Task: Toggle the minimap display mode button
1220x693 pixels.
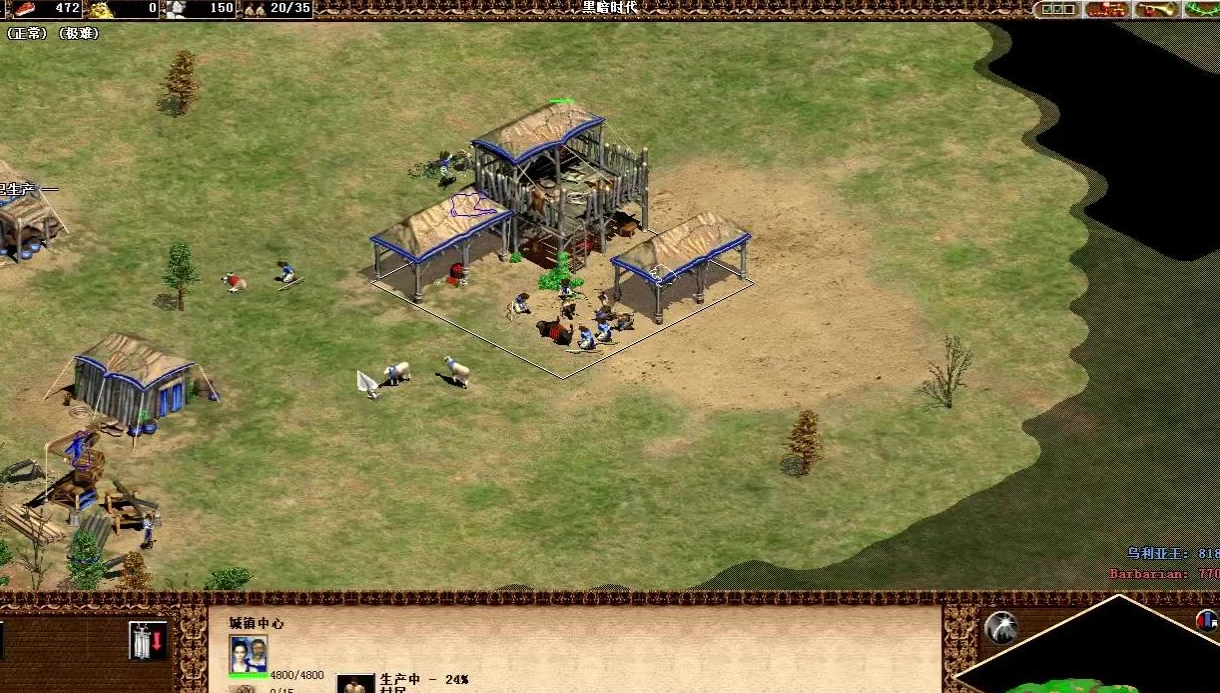Action: (x=1208, y=620)
